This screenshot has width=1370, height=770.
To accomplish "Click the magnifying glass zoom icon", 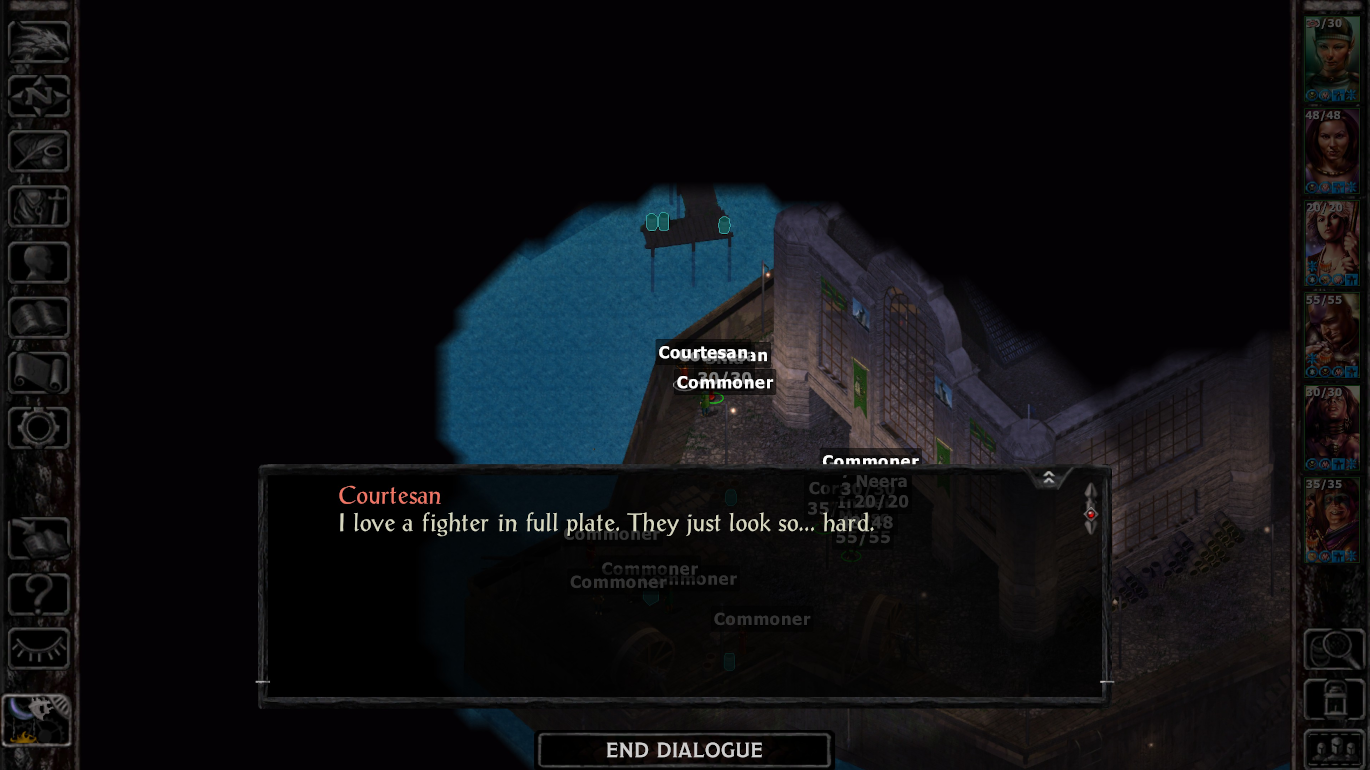I will tap(1334, 650).
